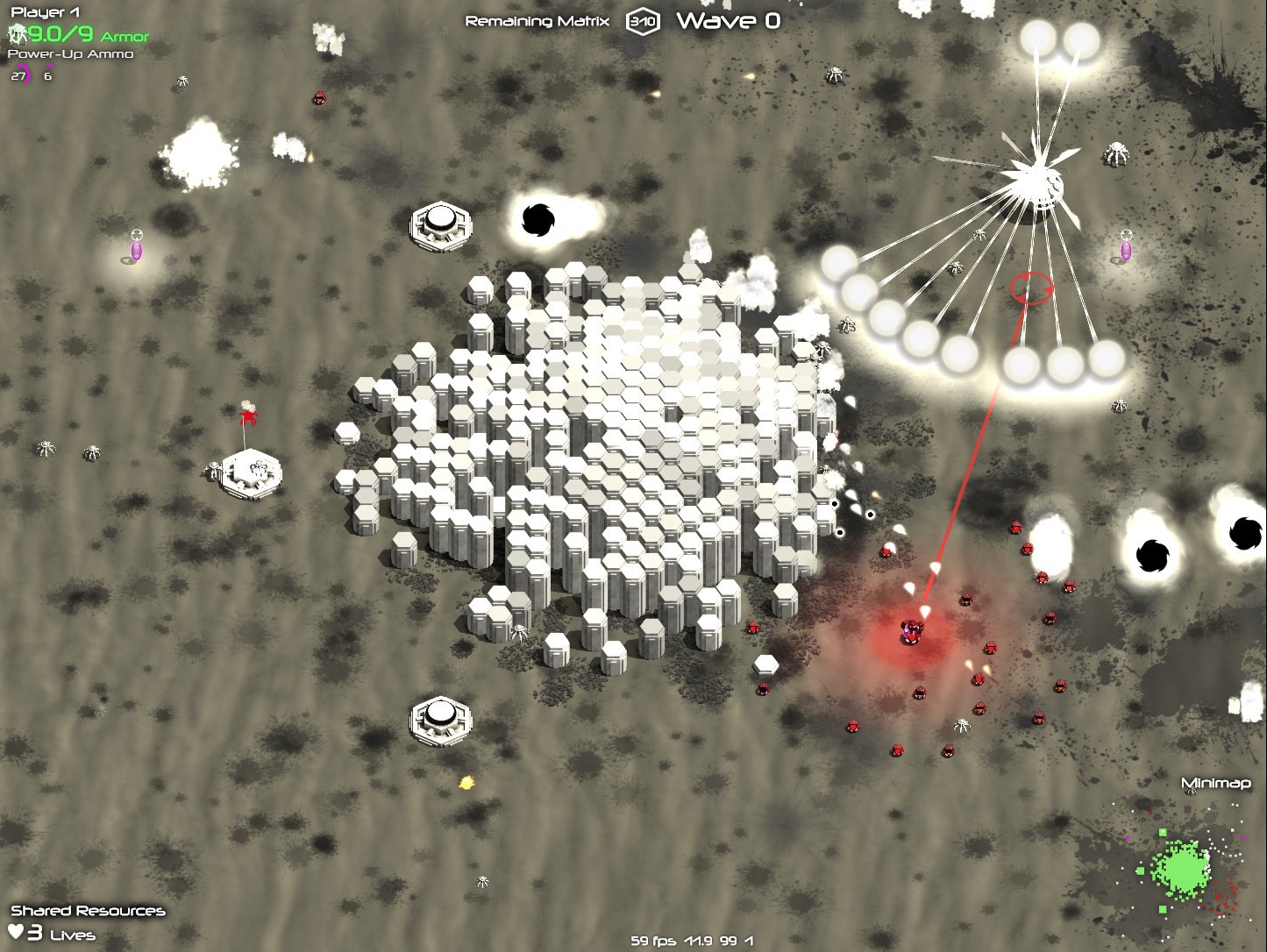Click the Remaining Matrix hexagon icon
1267x952 pixels.
643,22
